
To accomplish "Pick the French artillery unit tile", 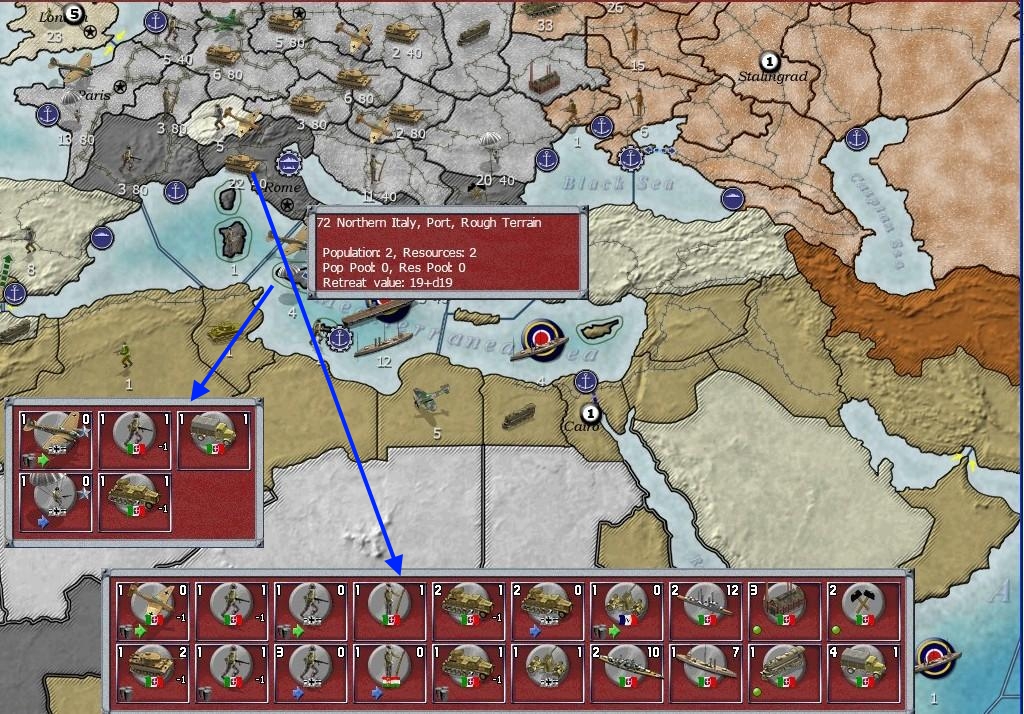I will click(x=627, y=610).
